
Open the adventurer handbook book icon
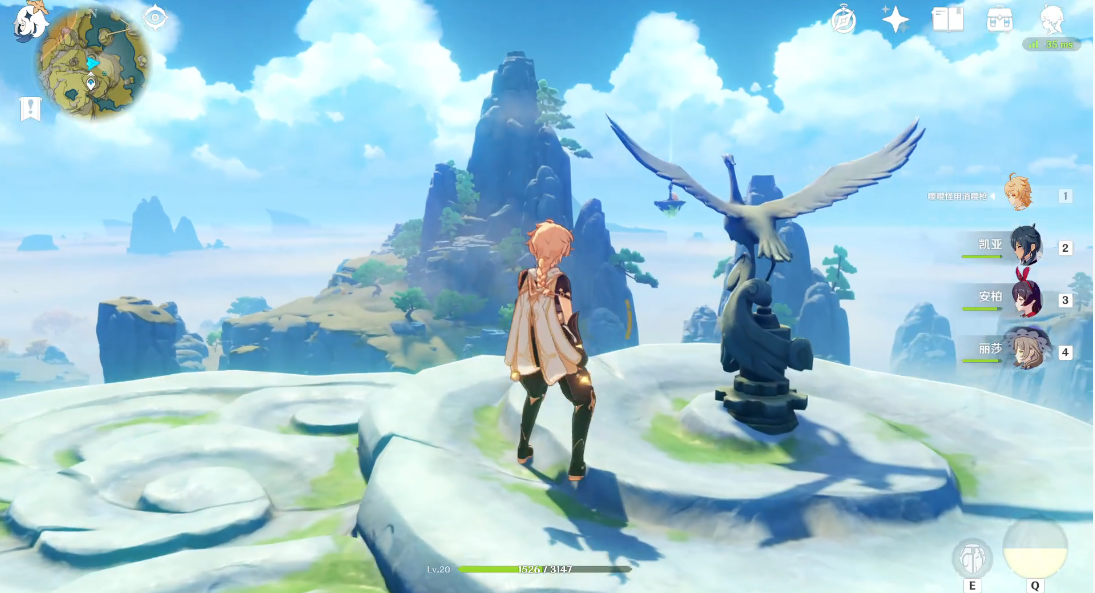[946, 19]
